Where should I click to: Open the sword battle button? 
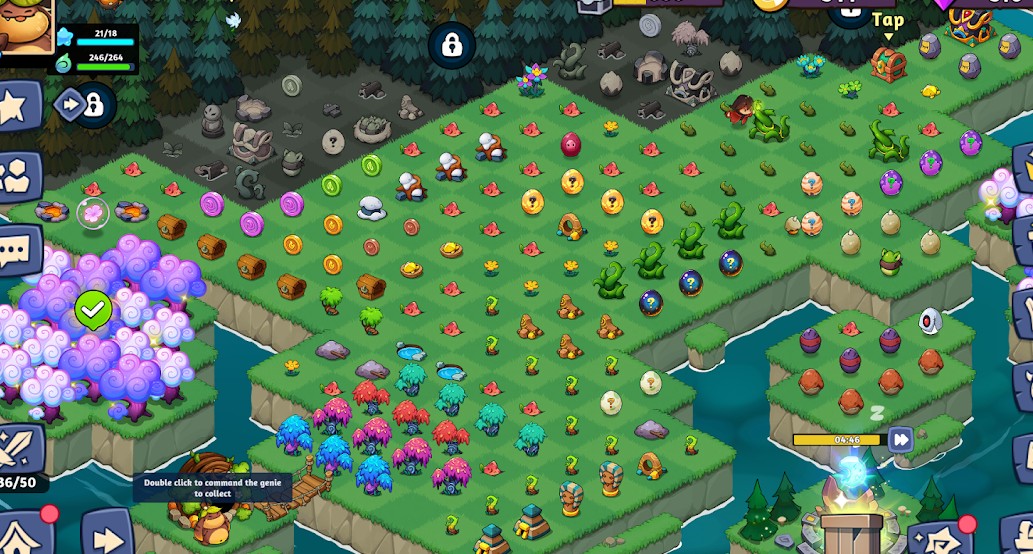point(20,447)
